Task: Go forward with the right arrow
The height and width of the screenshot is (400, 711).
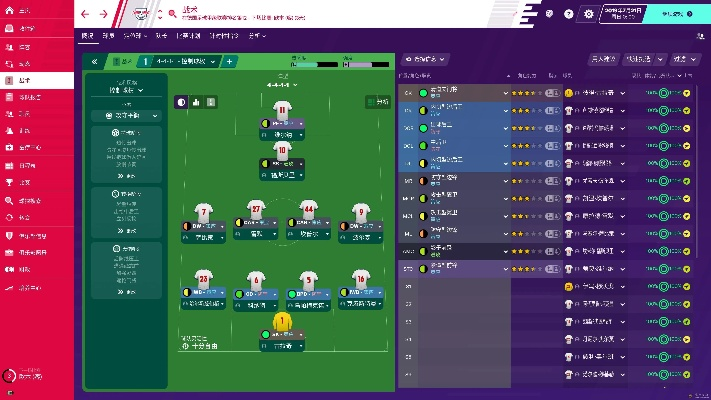Action: point(103,14)
